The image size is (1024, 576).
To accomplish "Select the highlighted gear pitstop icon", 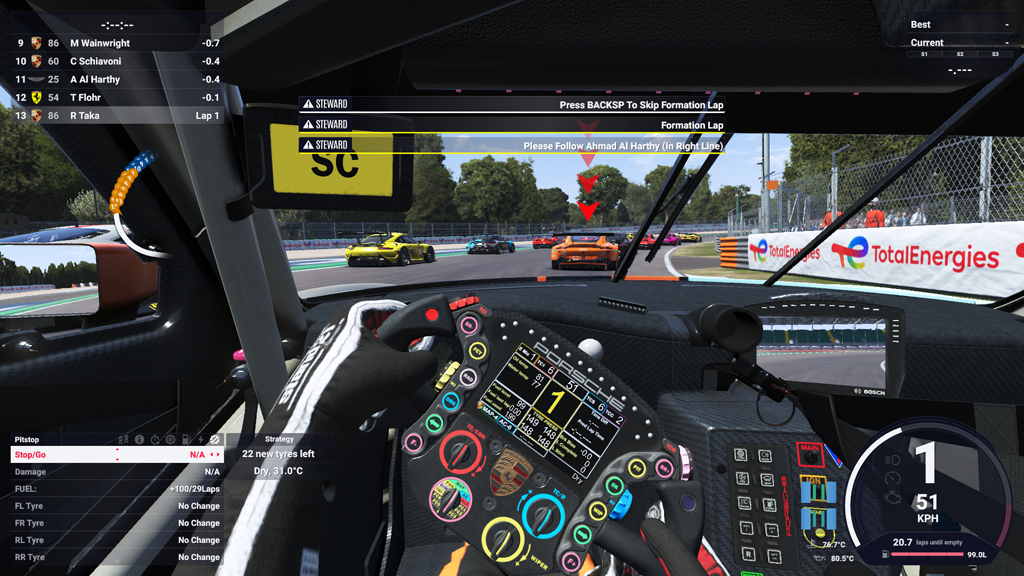I will pos(214,439).
